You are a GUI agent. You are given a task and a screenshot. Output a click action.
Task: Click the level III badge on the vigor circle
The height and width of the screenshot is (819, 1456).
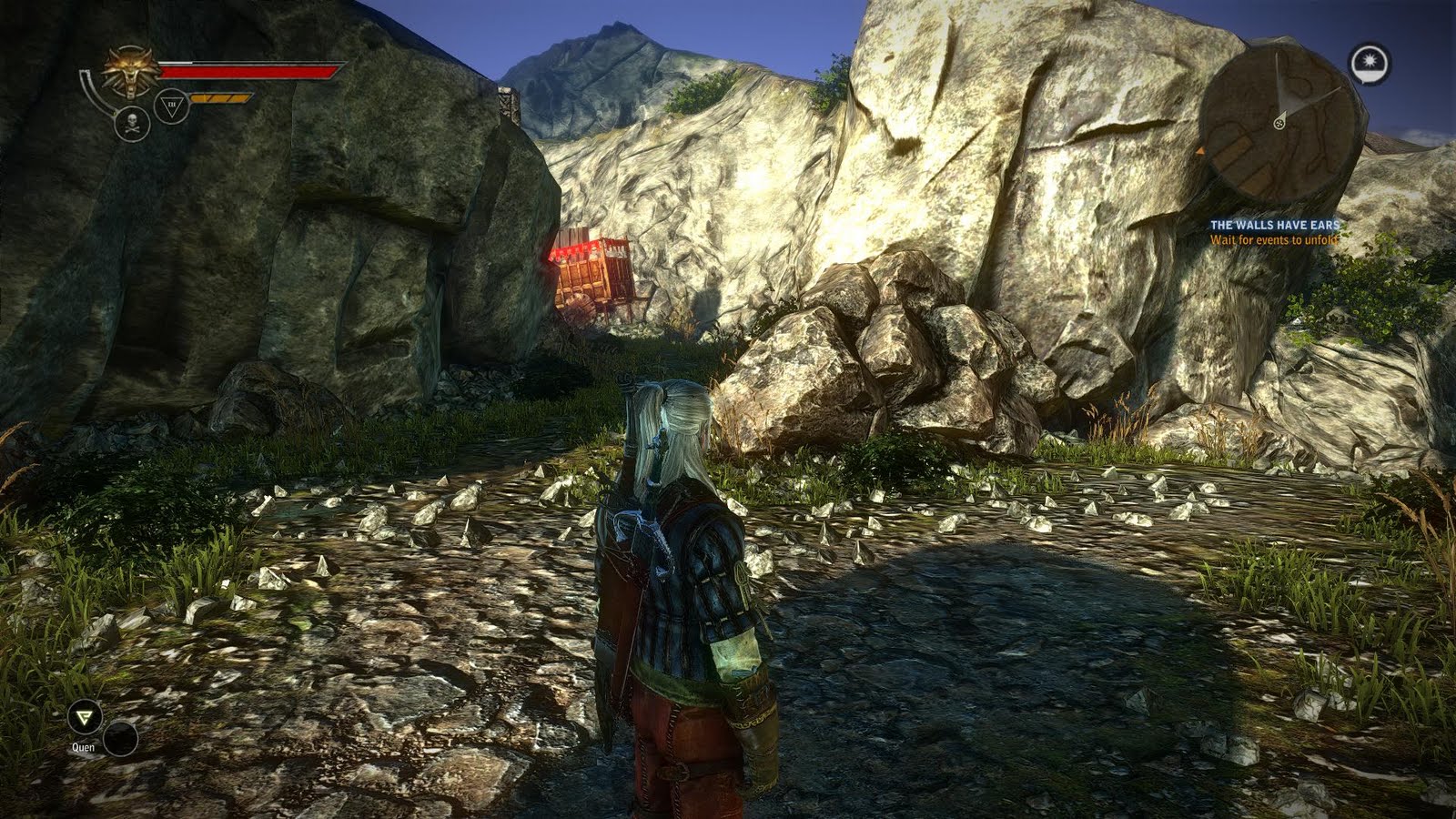pyautogui.click(x=172, y=103)
